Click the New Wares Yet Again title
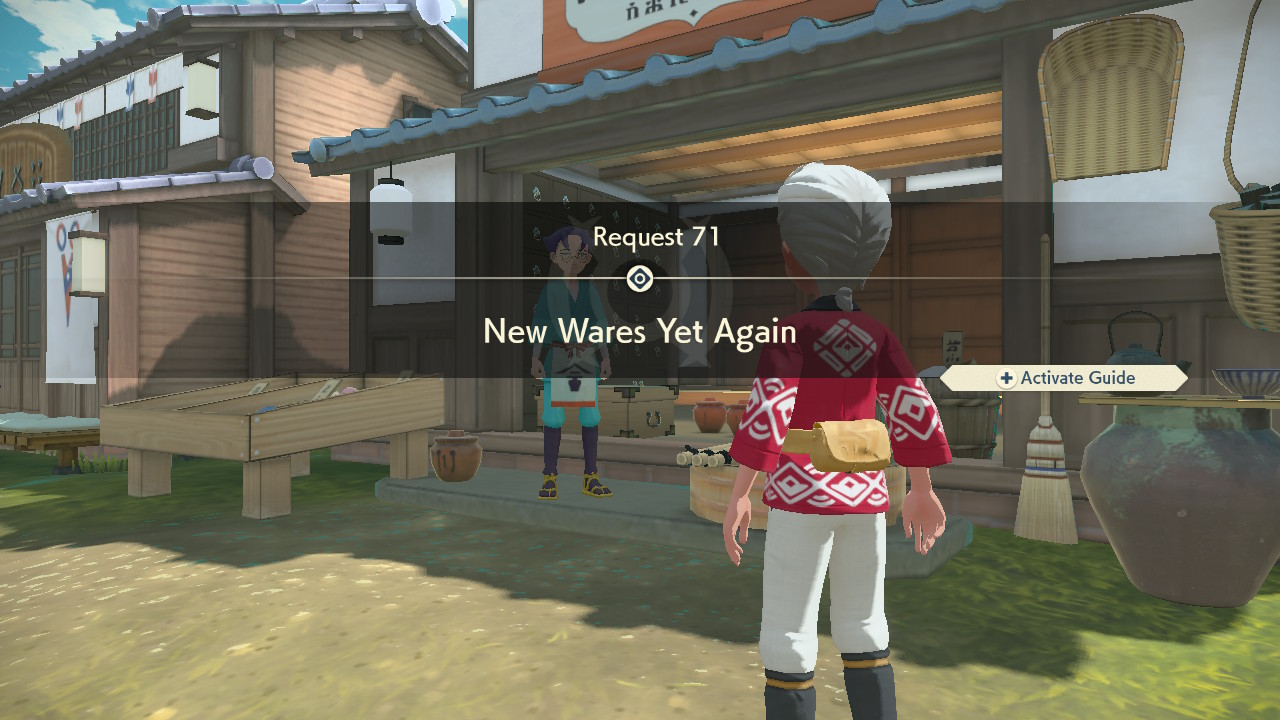 tap(639, 331)
